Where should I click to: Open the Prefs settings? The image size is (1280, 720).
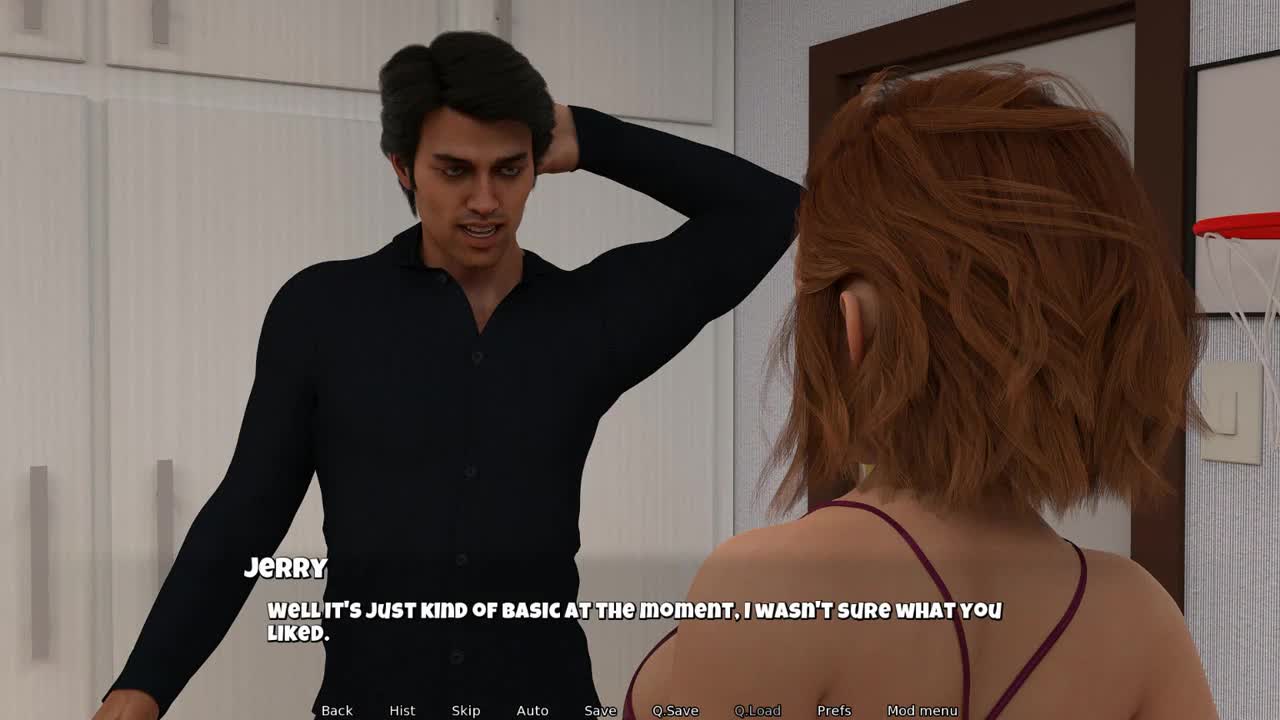point(834,710)
